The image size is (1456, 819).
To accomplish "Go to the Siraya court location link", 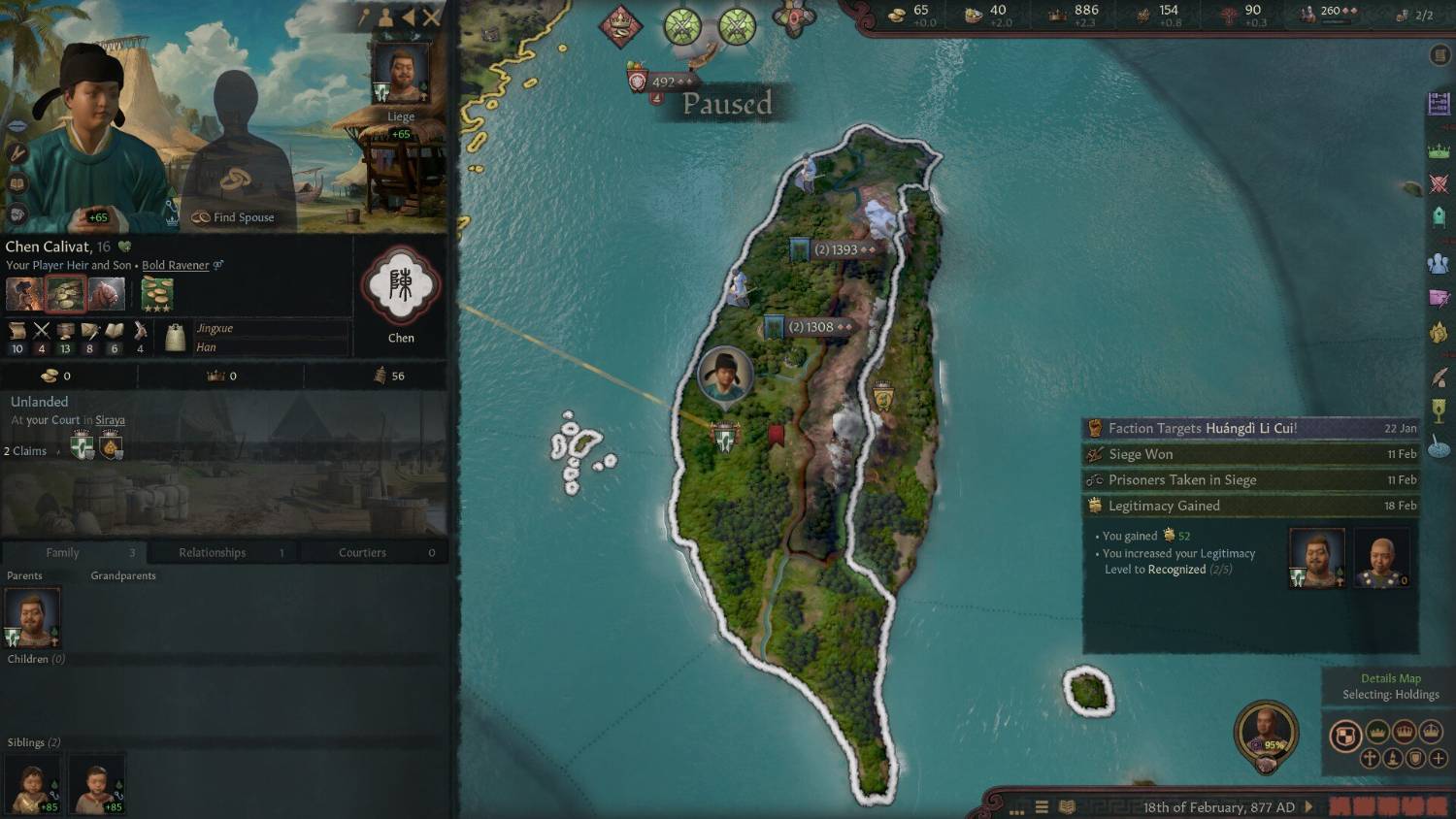I will (x=110, y=420).
